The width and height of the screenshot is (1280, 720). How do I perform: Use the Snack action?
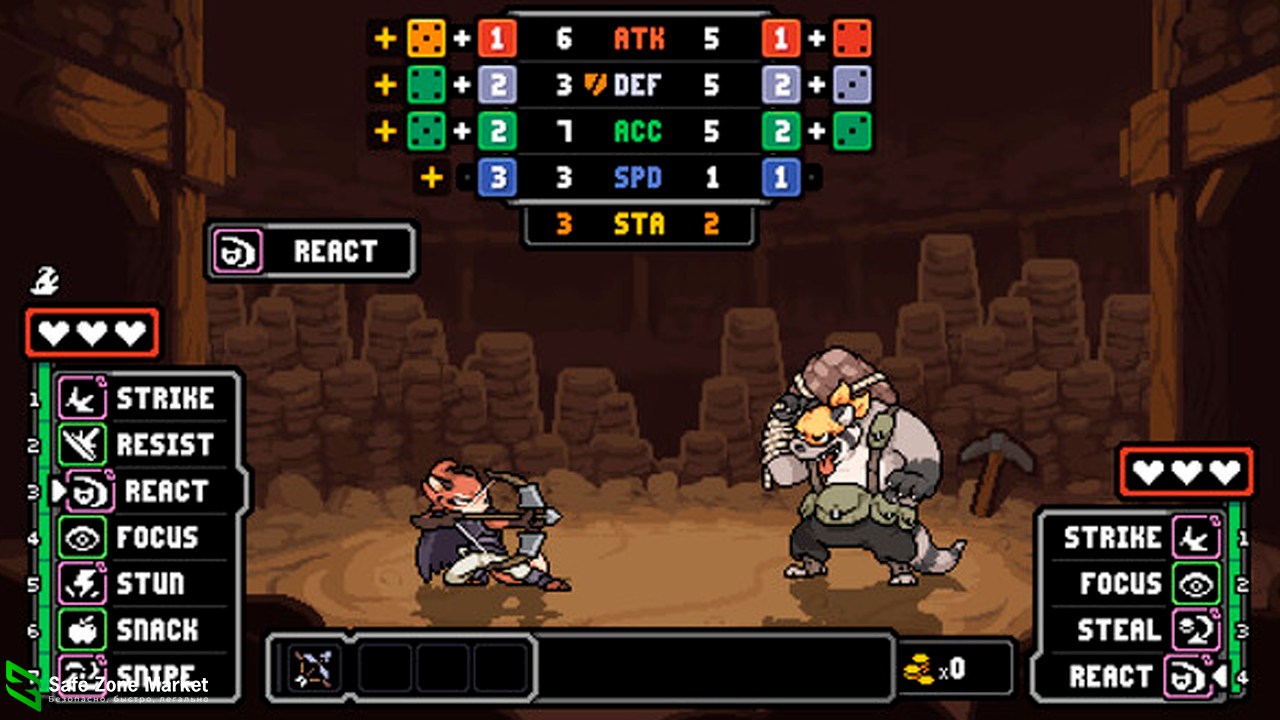pyautogui.click(x=140, y=630)
